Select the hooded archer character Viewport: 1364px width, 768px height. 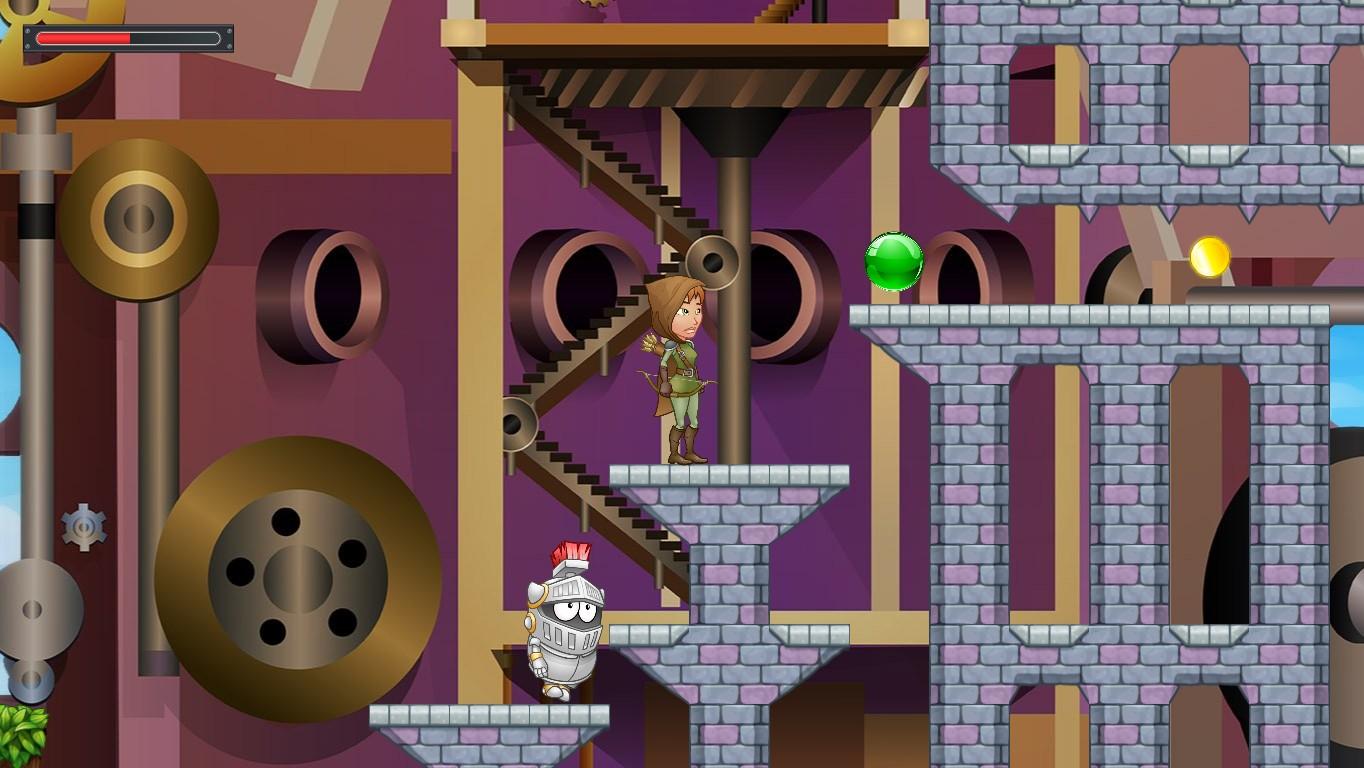(x=678, y=370)
